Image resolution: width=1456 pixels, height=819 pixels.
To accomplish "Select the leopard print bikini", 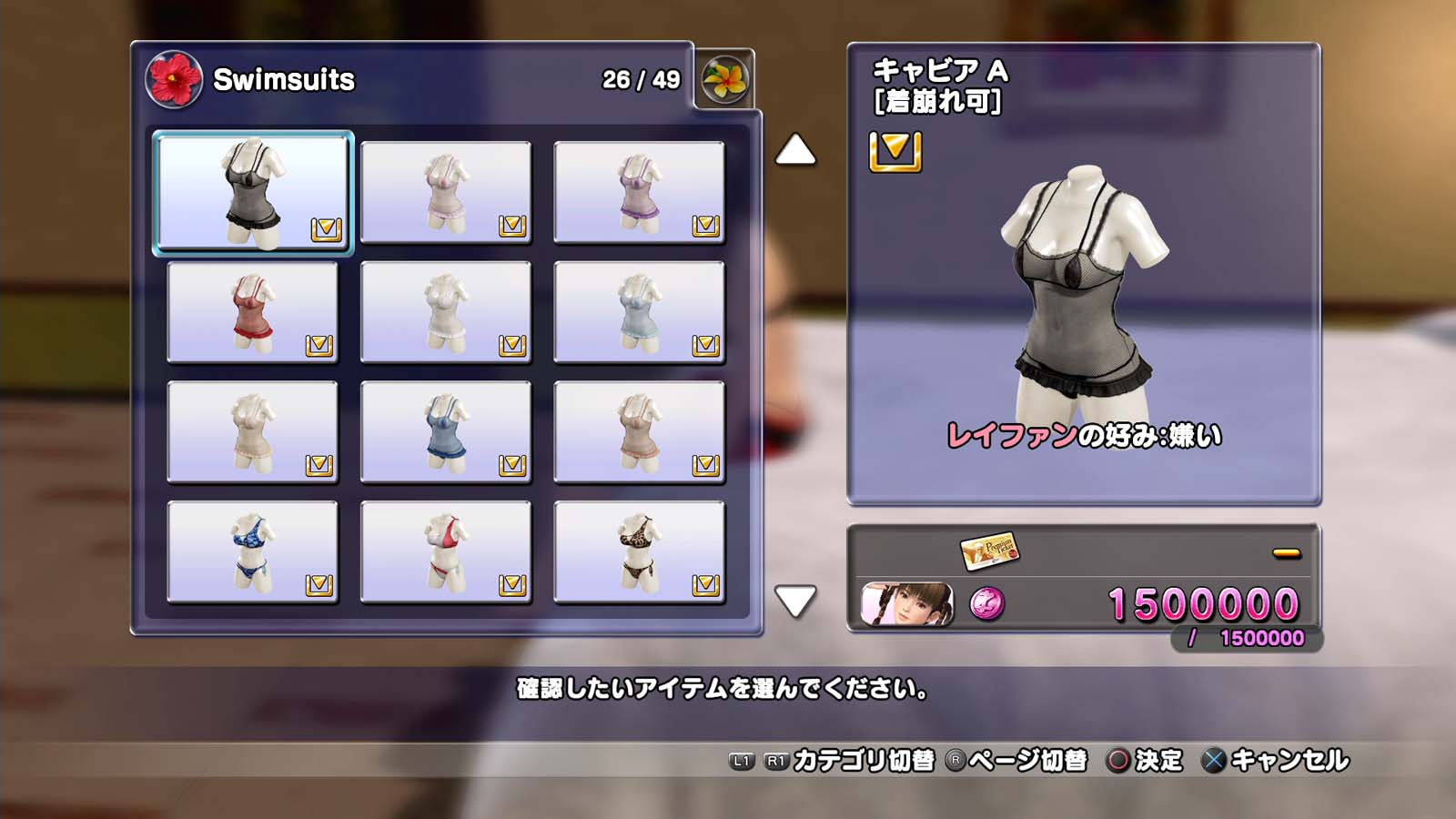I will coord(639,551).
